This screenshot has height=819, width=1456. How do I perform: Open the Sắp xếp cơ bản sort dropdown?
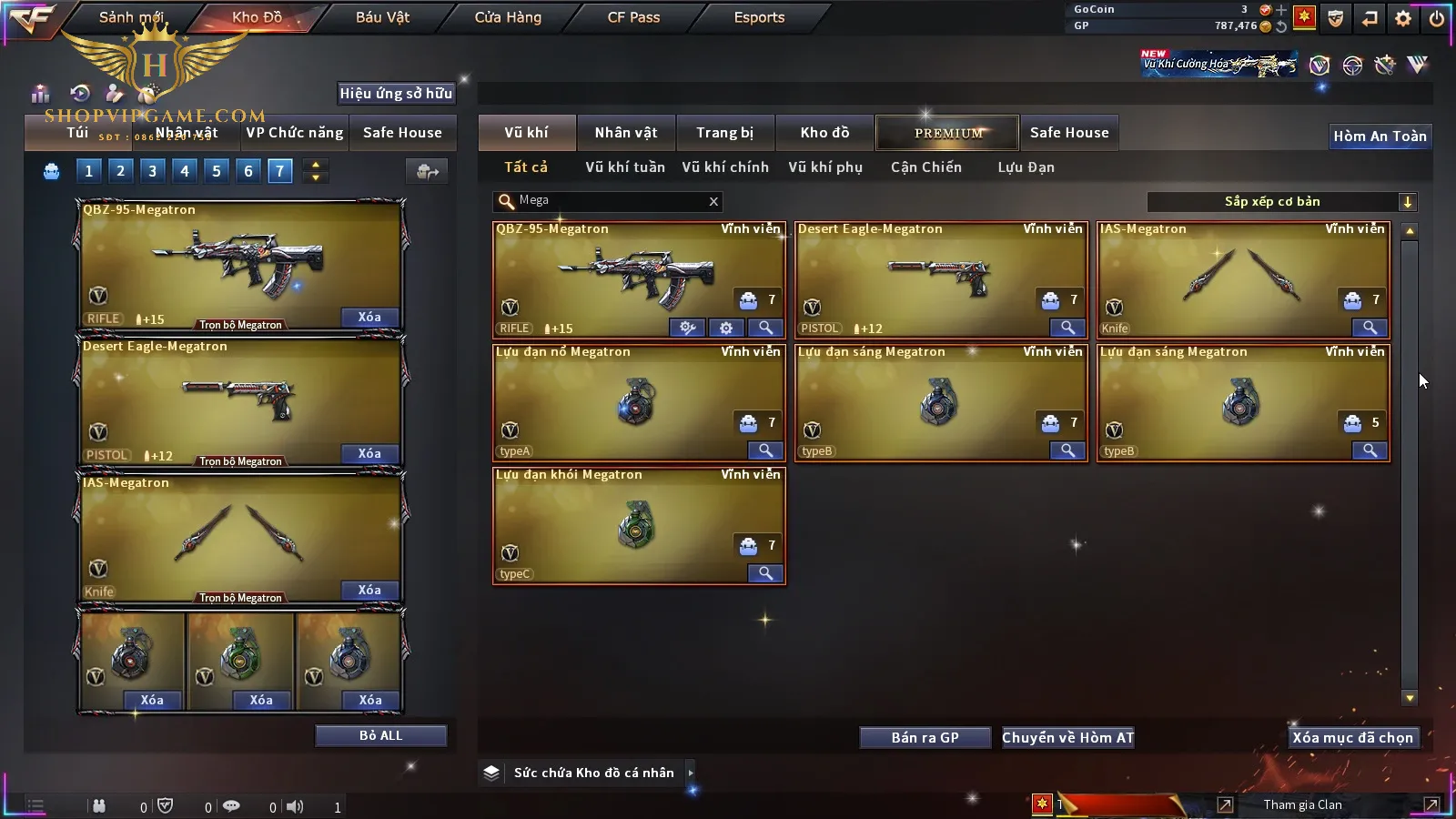coord(1407,202)
